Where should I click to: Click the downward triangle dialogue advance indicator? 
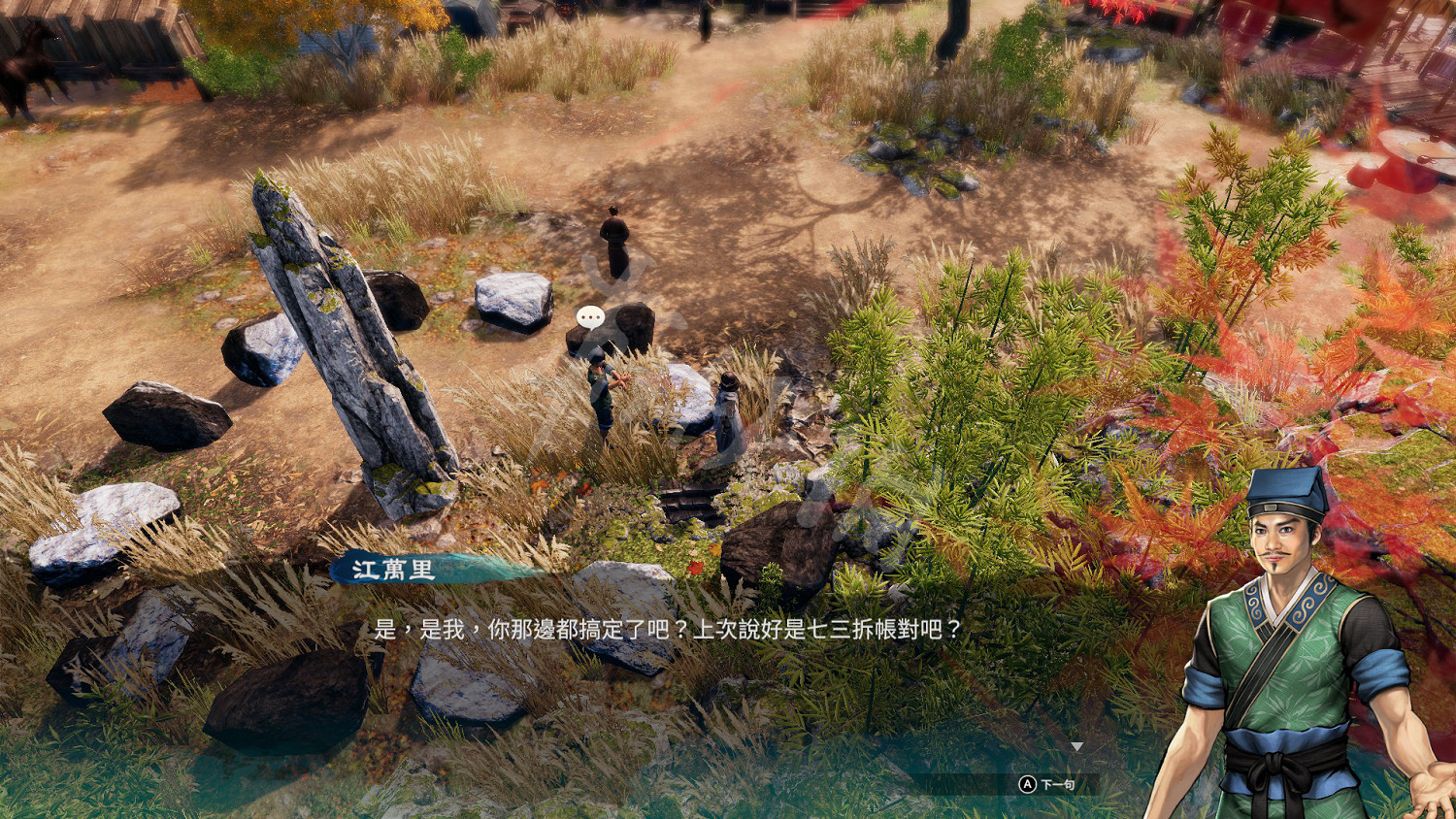1077,747
